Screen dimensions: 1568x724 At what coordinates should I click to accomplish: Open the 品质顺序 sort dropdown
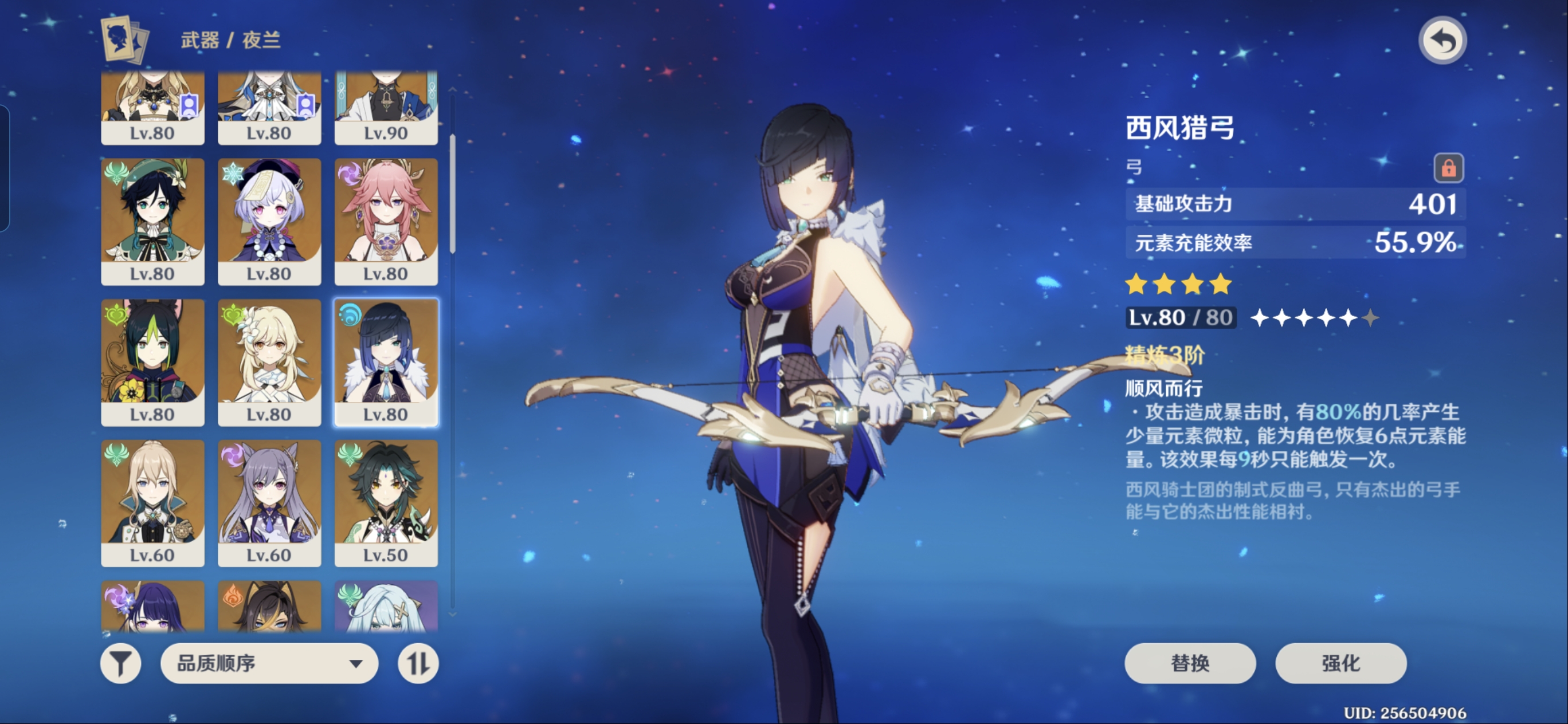click(269, 663)
